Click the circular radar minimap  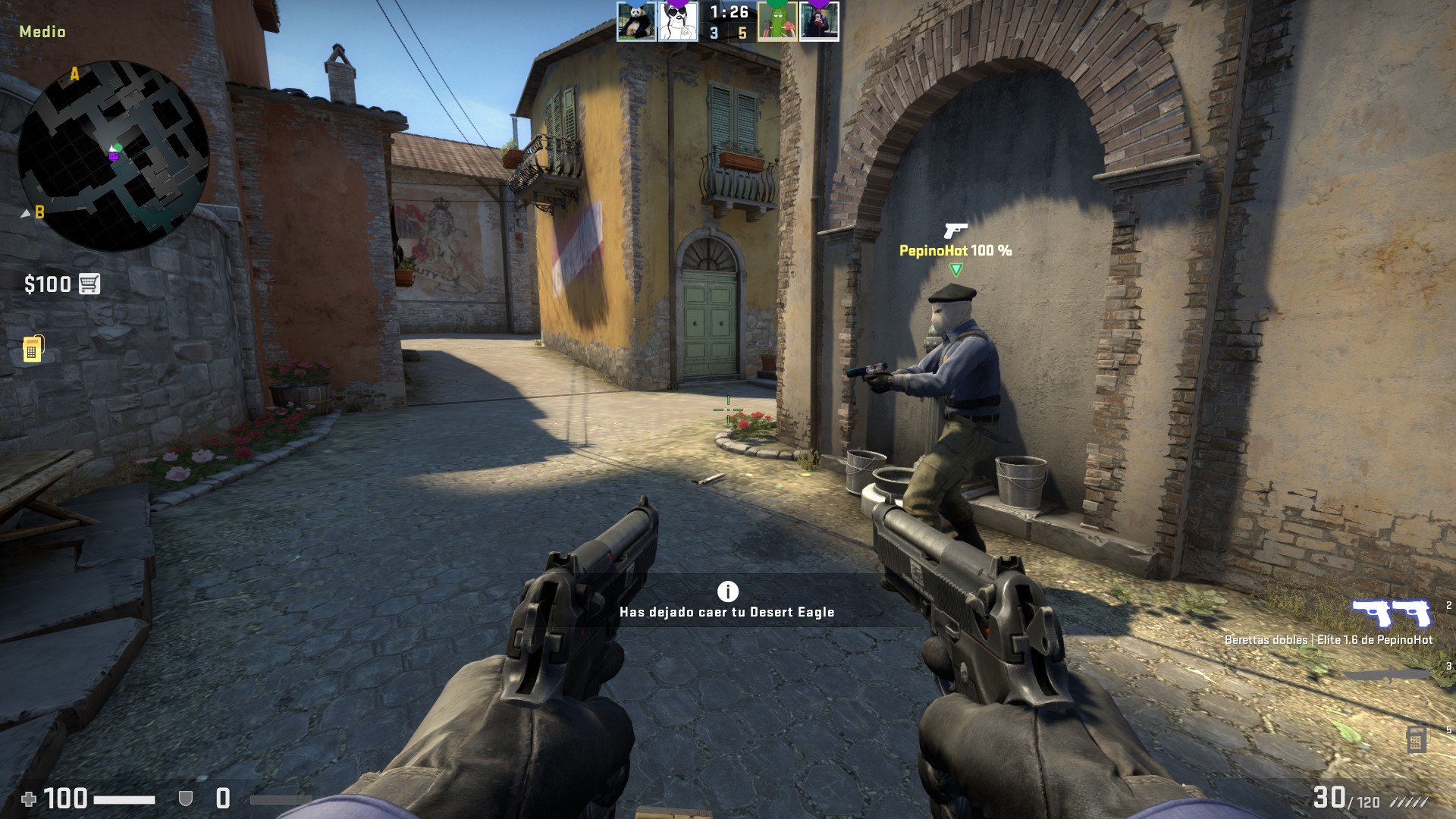click(x=114, y=155)
